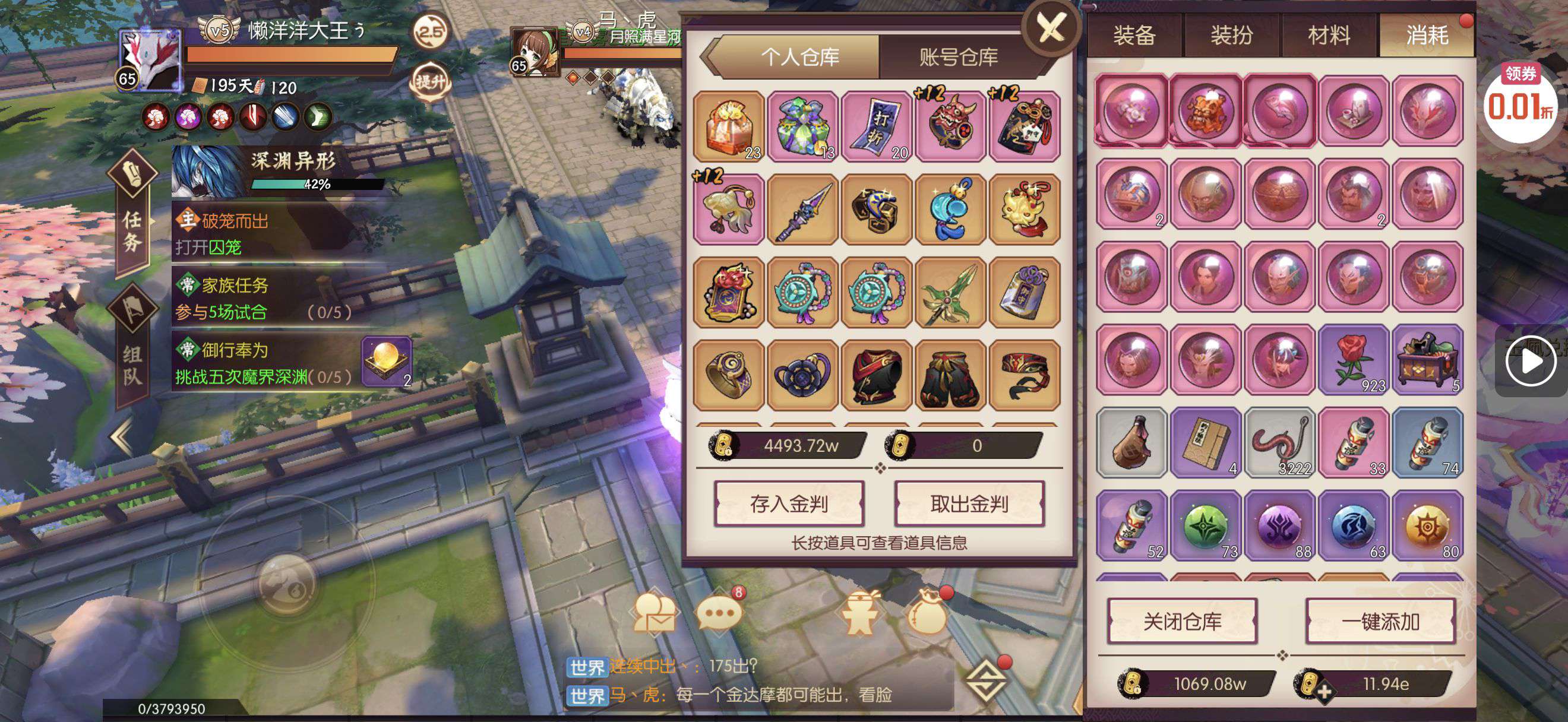This screenshot has width=1568, height=722.
Task: Pick the earthworm bait stack of 3222
Action: pyautogui.click(x=1279, y=443)
